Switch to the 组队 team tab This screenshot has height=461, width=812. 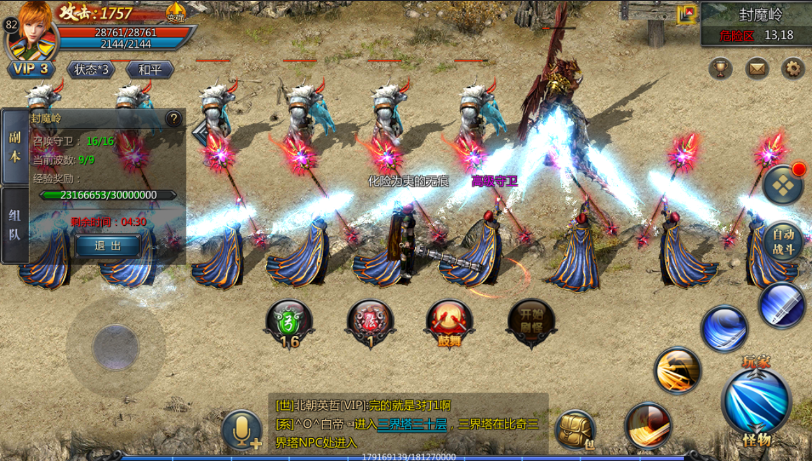pos(14,225)
